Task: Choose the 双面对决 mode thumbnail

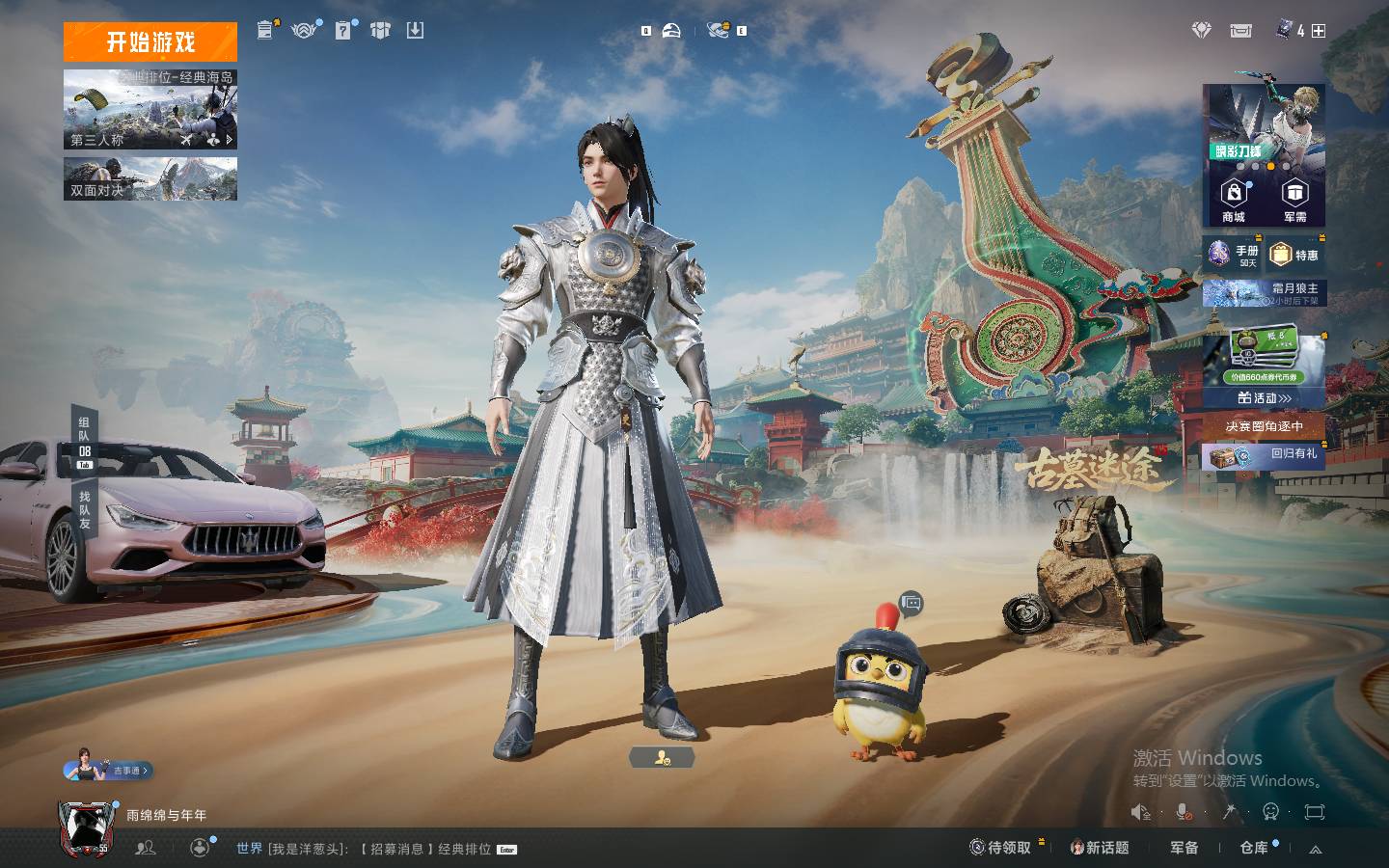Action: tap(150, 179)
